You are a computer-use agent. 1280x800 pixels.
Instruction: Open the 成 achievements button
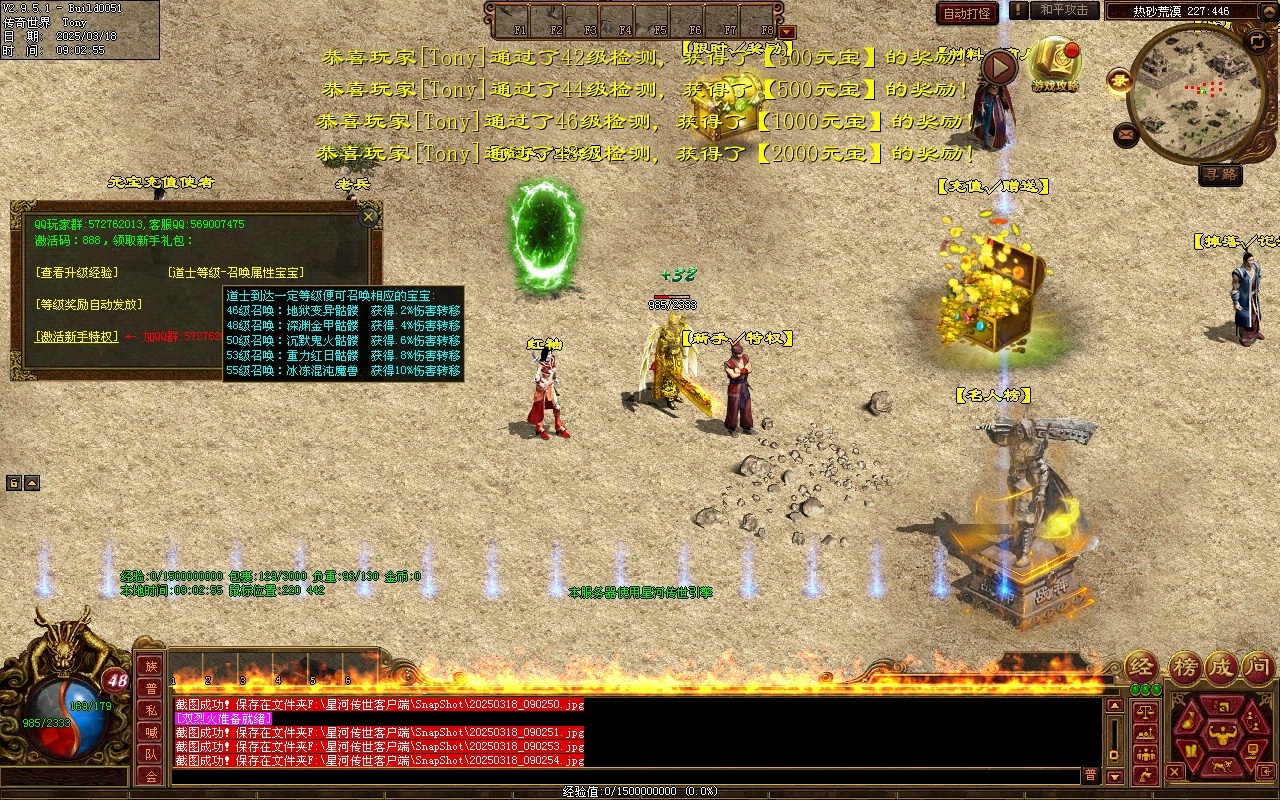click(1221, 667)
